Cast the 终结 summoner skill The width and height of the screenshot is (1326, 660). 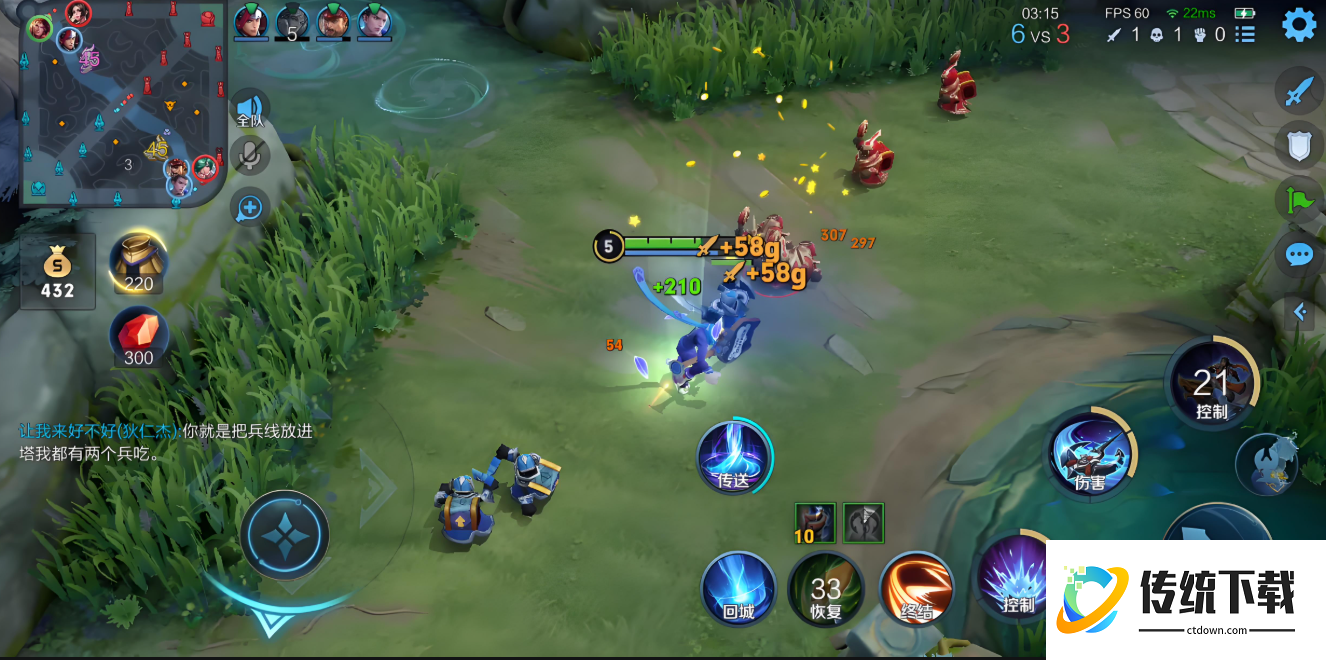click(x=916, y=589)
